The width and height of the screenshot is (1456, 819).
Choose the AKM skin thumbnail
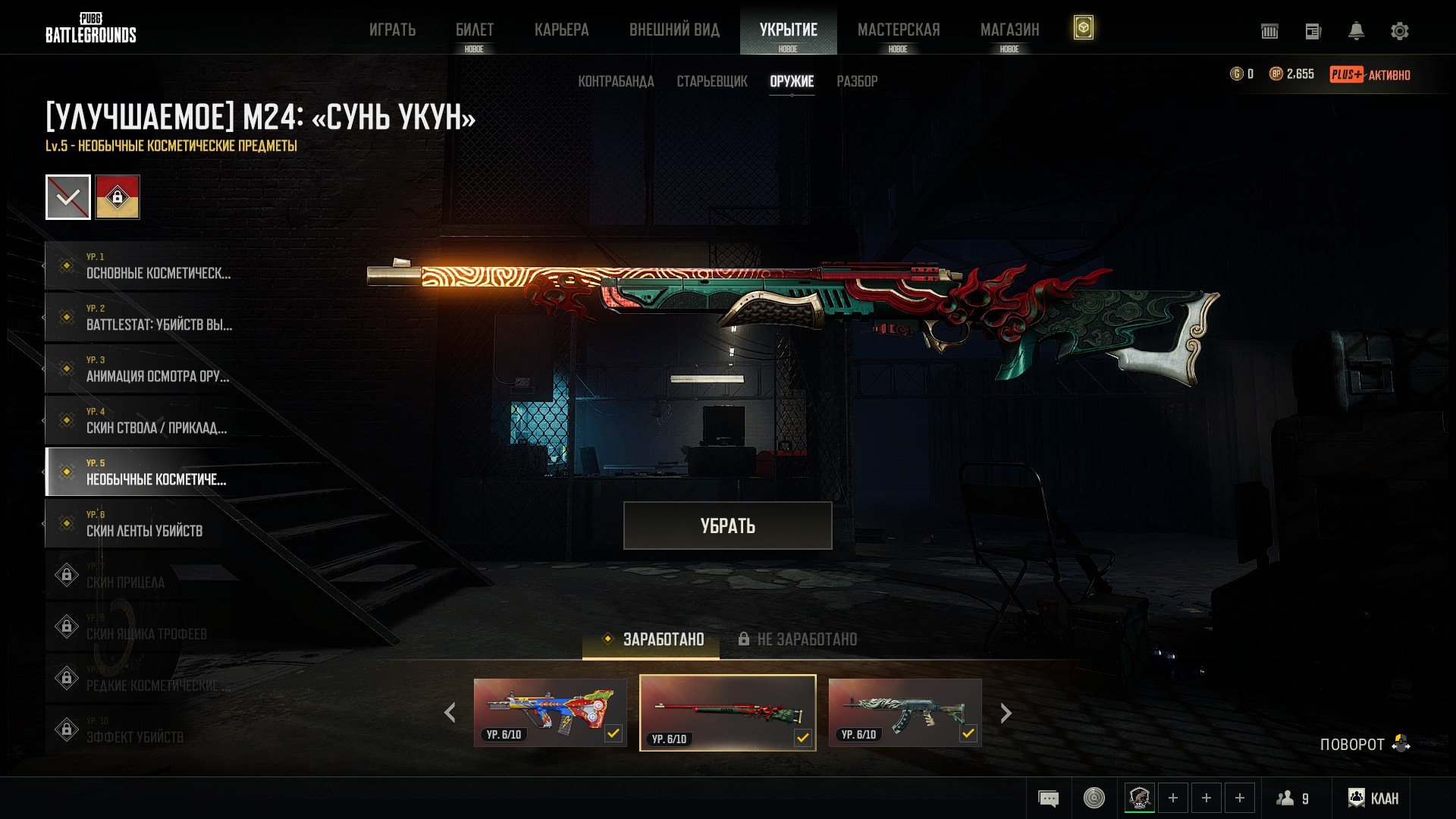[905, 712]
